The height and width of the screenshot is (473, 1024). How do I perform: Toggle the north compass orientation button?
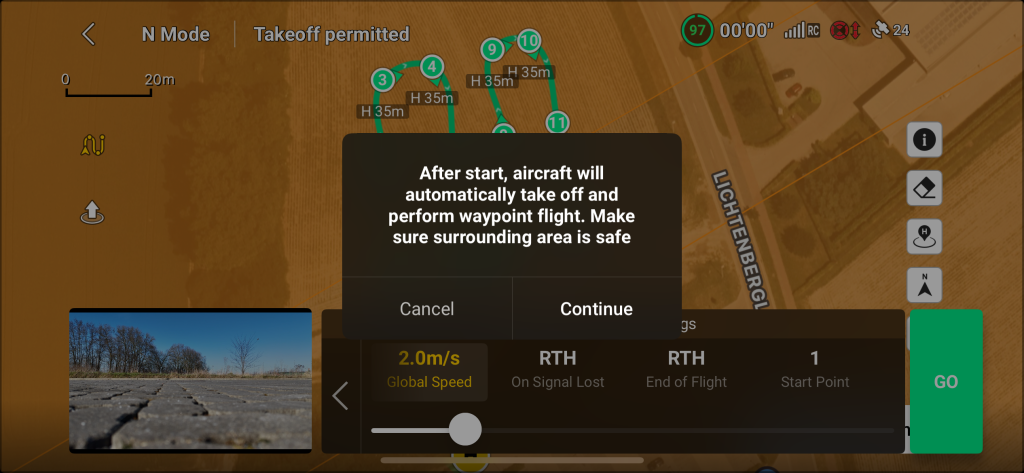pos(924,285)
